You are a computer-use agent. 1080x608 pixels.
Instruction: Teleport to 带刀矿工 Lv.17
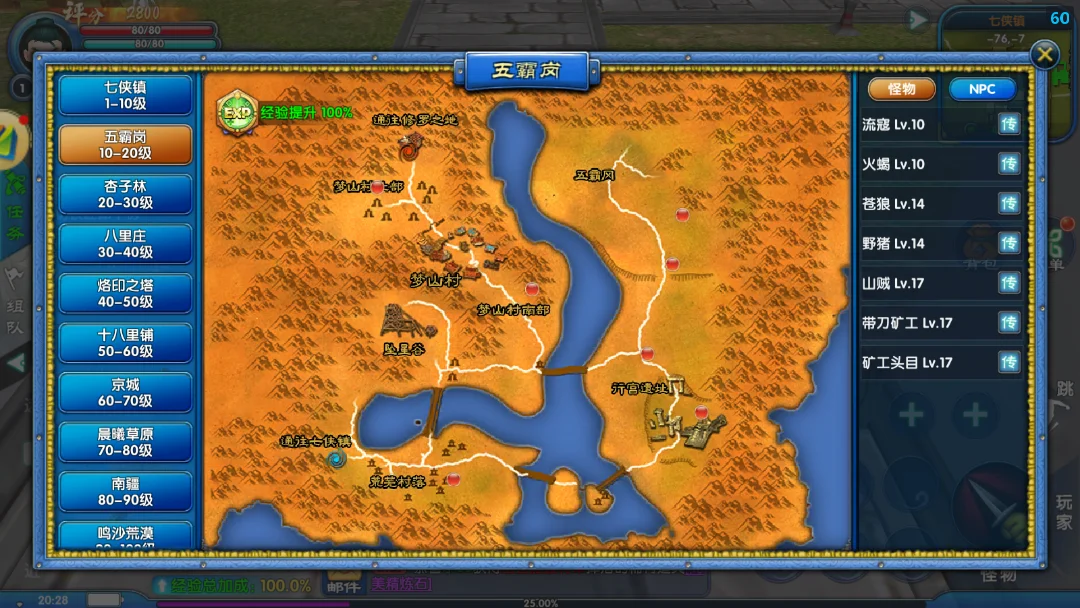(x=1009, y=322)
